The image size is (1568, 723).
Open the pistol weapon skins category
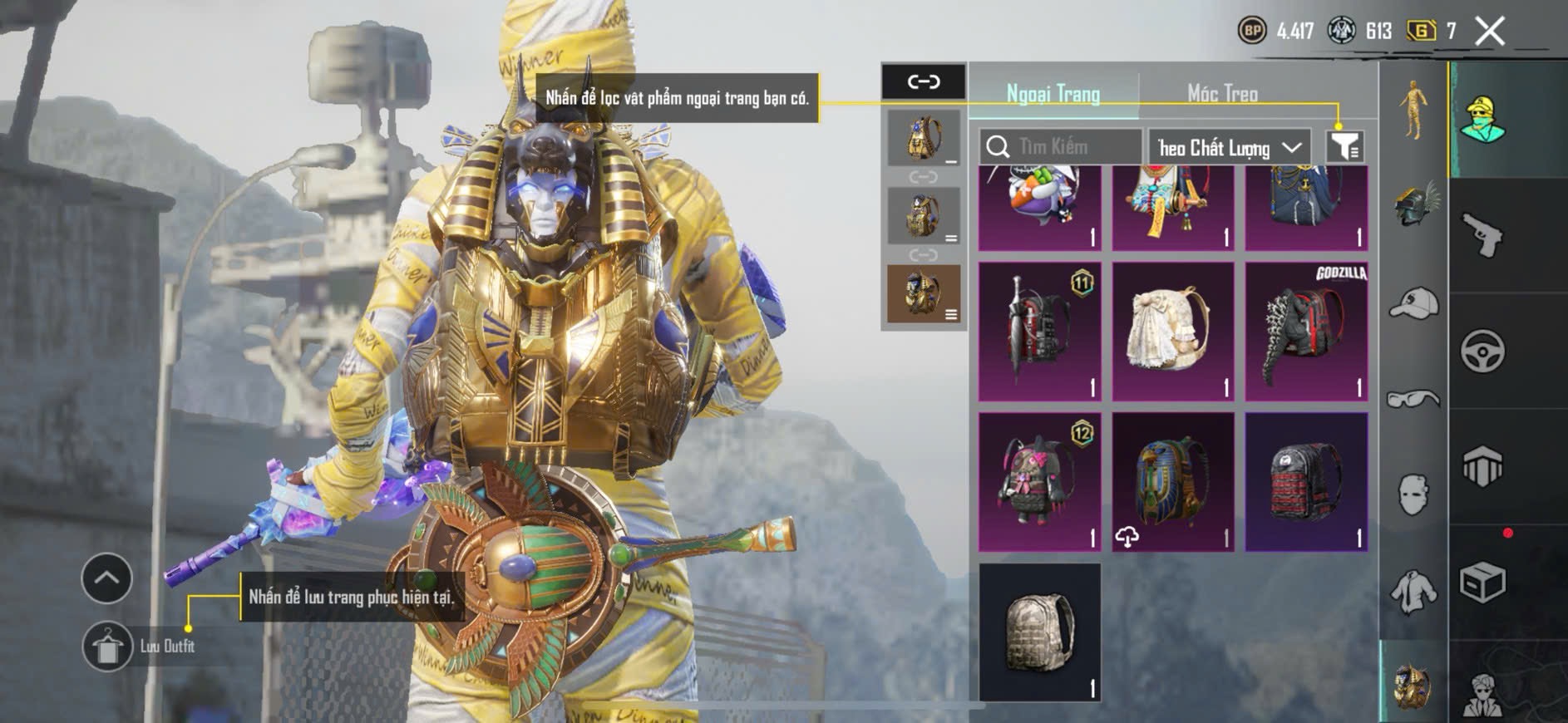click(1483, 235)
